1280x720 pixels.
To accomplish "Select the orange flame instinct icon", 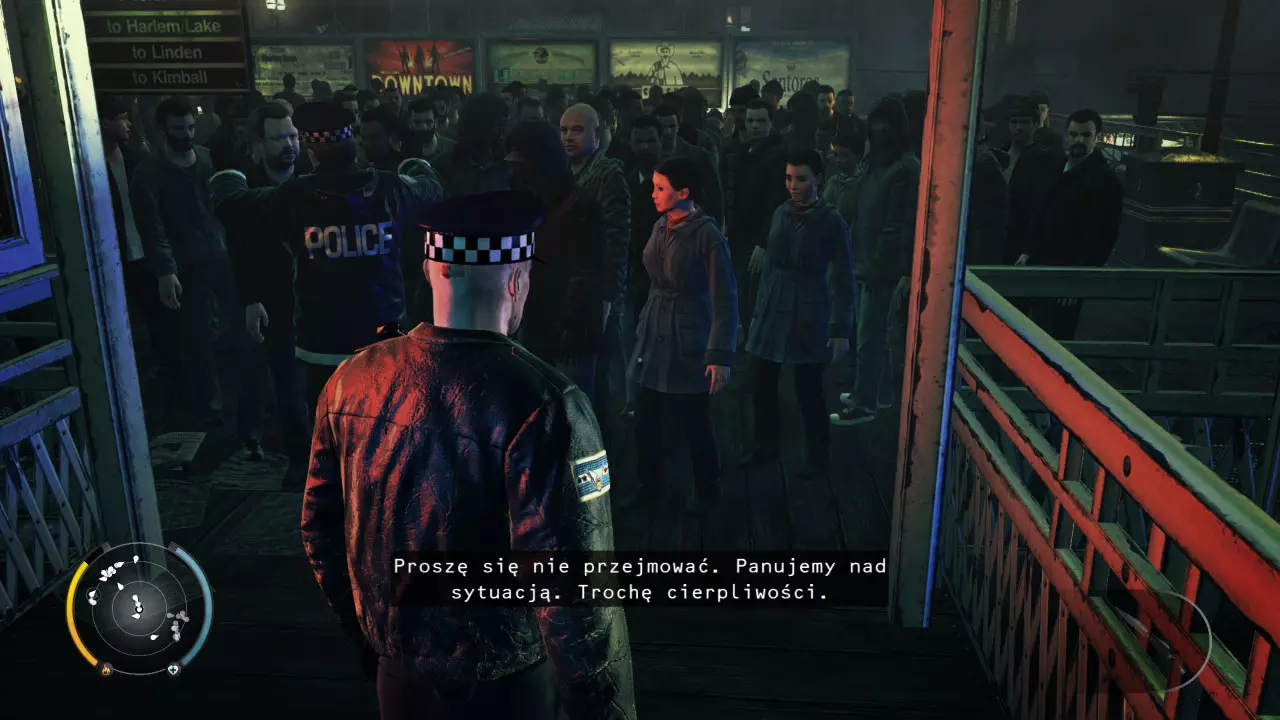I will tap(105, 669).
